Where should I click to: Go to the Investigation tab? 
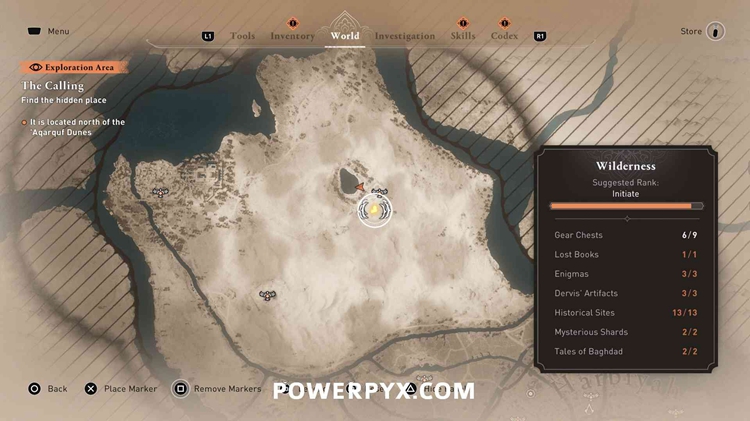(404, 36)
